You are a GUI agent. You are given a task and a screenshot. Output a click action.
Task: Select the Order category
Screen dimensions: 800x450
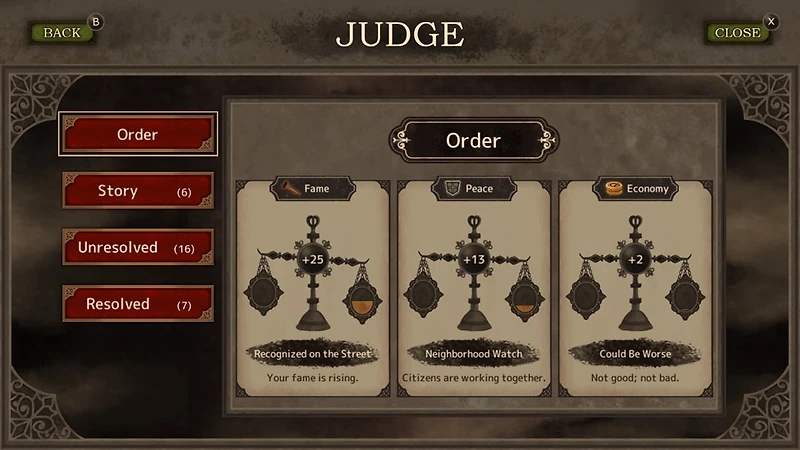[x=138, y=135]
